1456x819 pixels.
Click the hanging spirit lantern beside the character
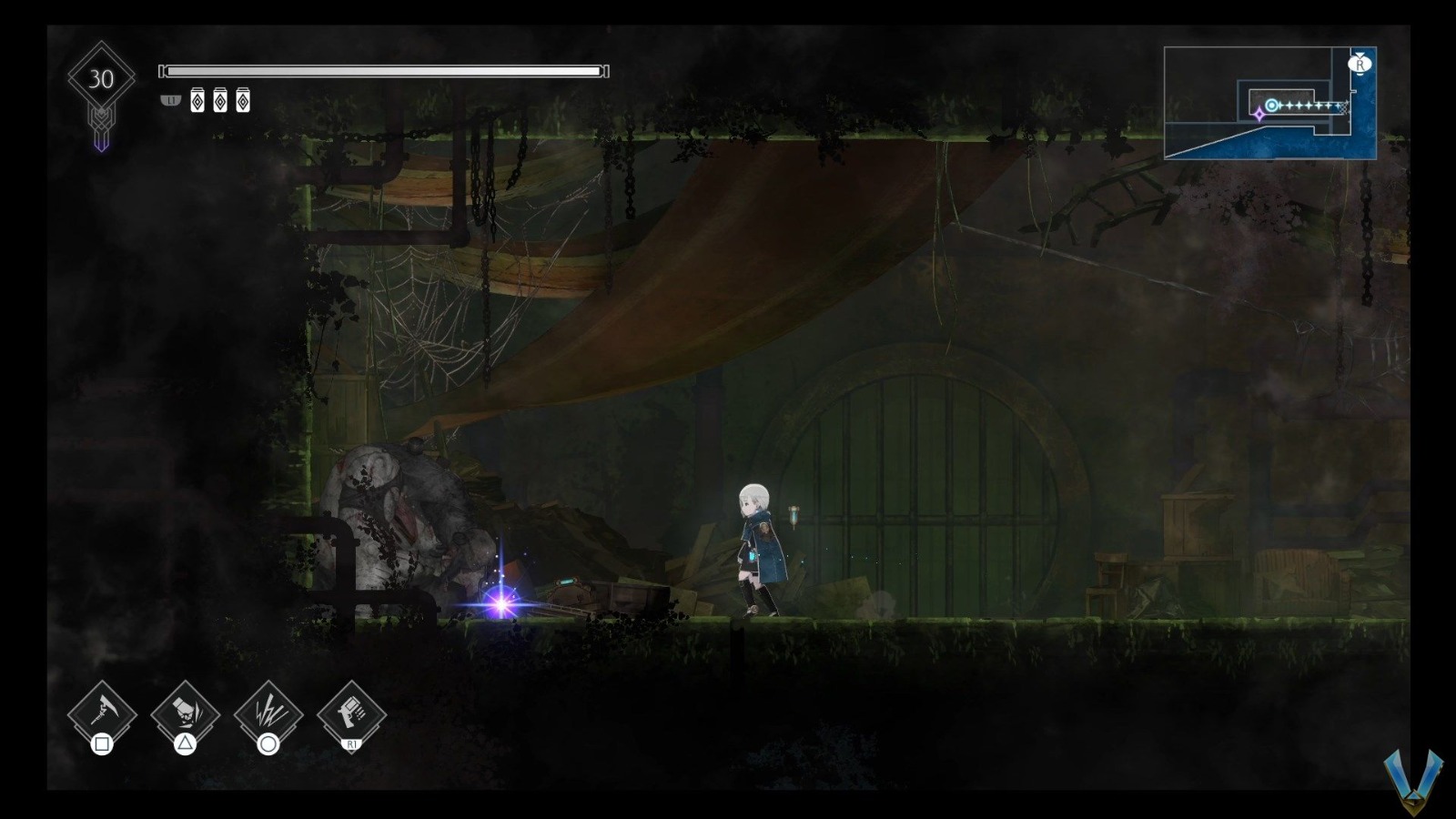[x=794, y=516]
